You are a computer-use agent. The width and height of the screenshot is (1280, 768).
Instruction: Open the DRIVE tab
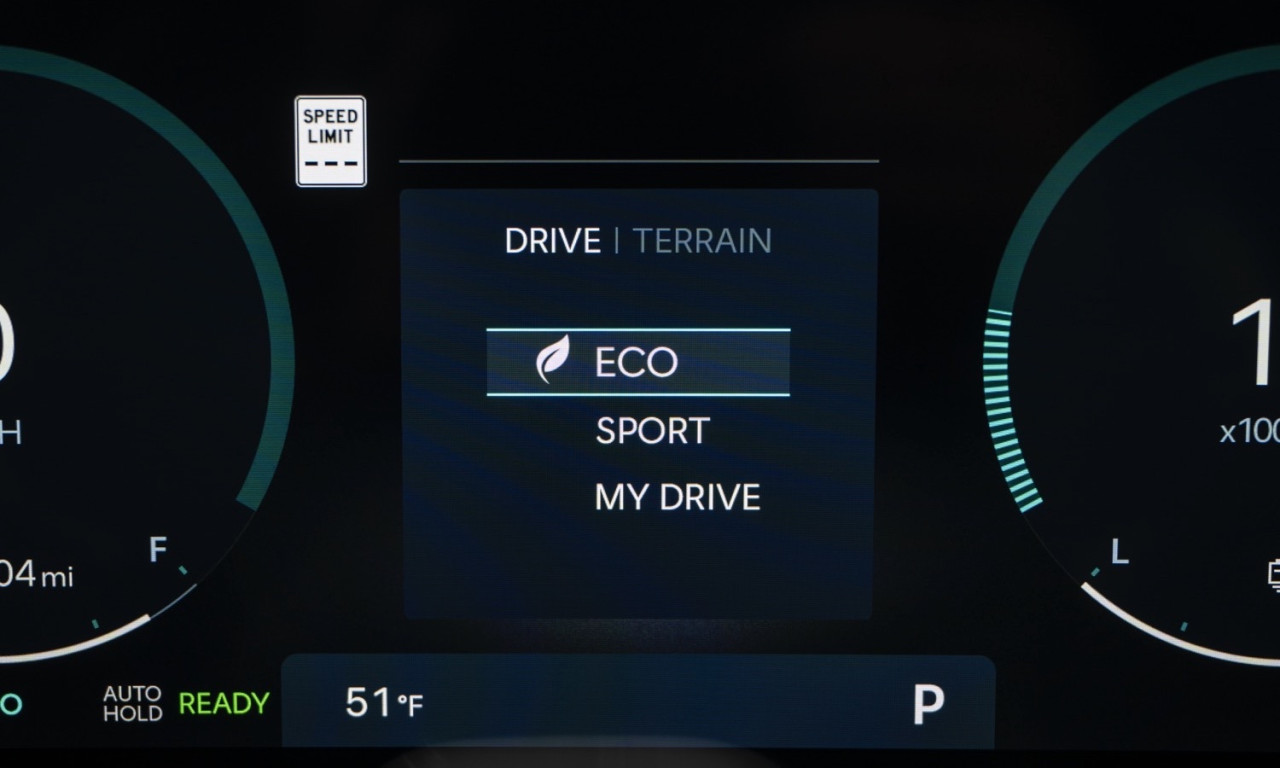pyautogui.click(x=552, y=241)
